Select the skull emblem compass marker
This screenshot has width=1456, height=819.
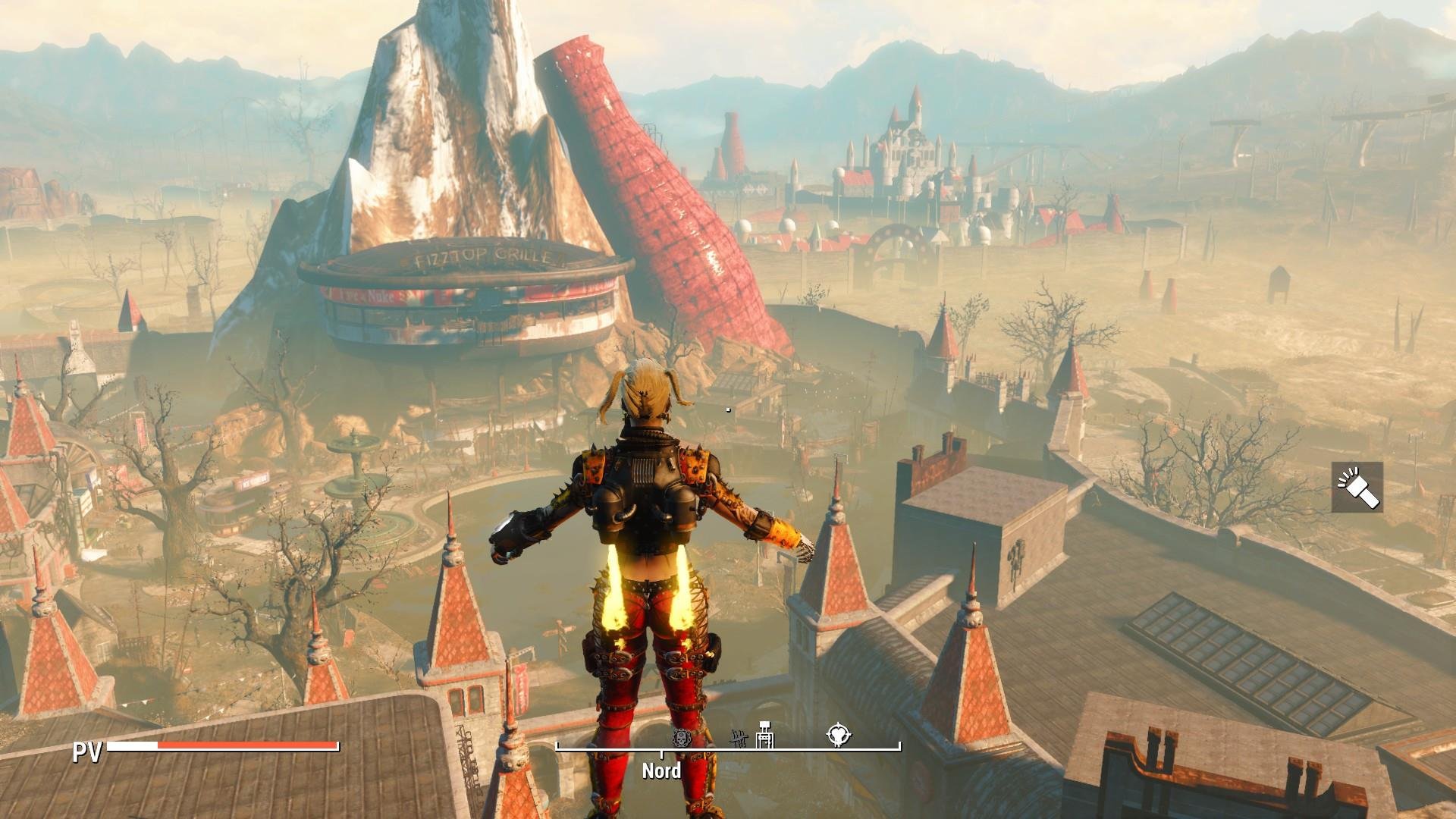click(x=682, y=736)
